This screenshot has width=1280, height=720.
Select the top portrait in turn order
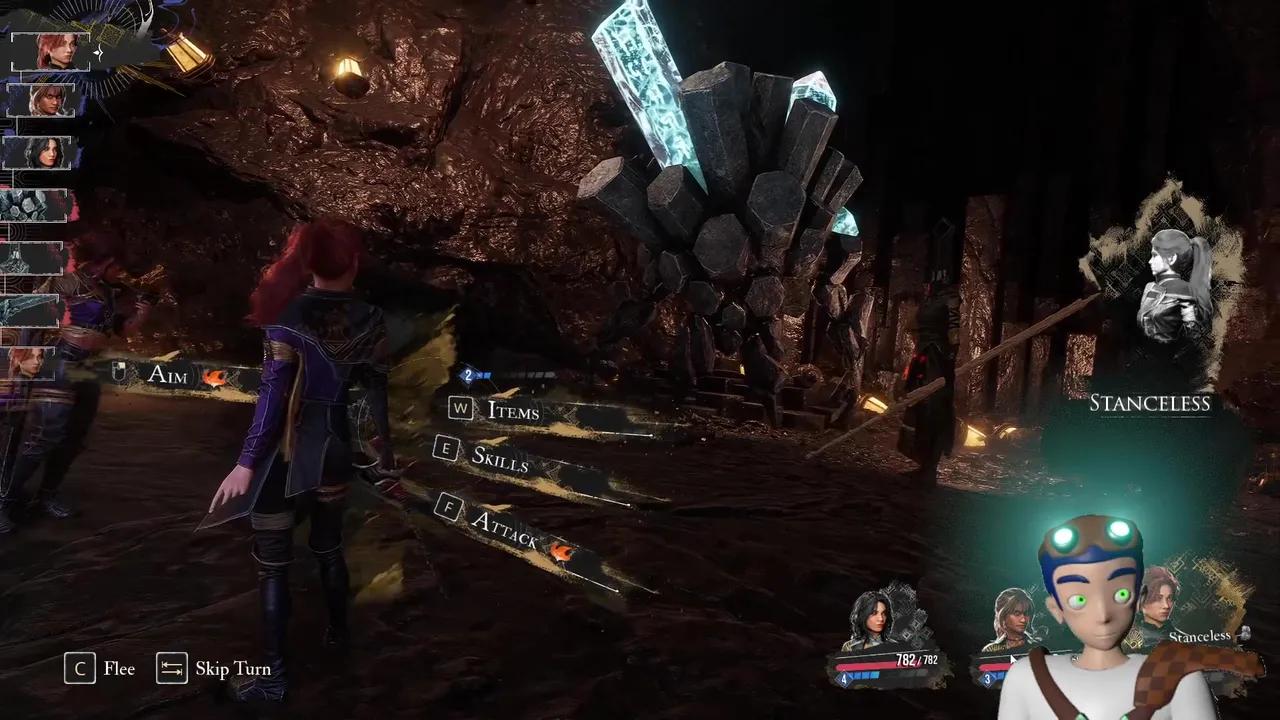(x=51, y=51)
